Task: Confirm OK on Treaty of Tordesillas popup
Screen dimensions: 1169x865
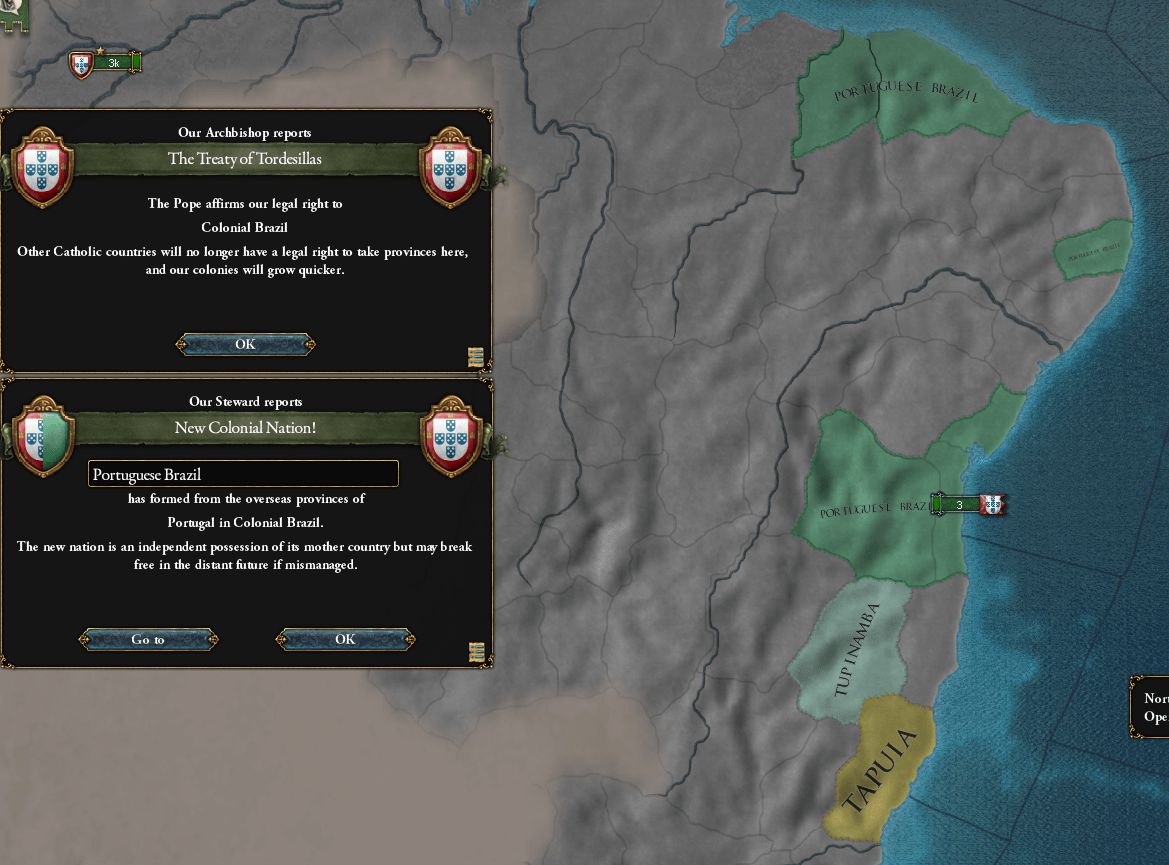Action: point(245,344)
